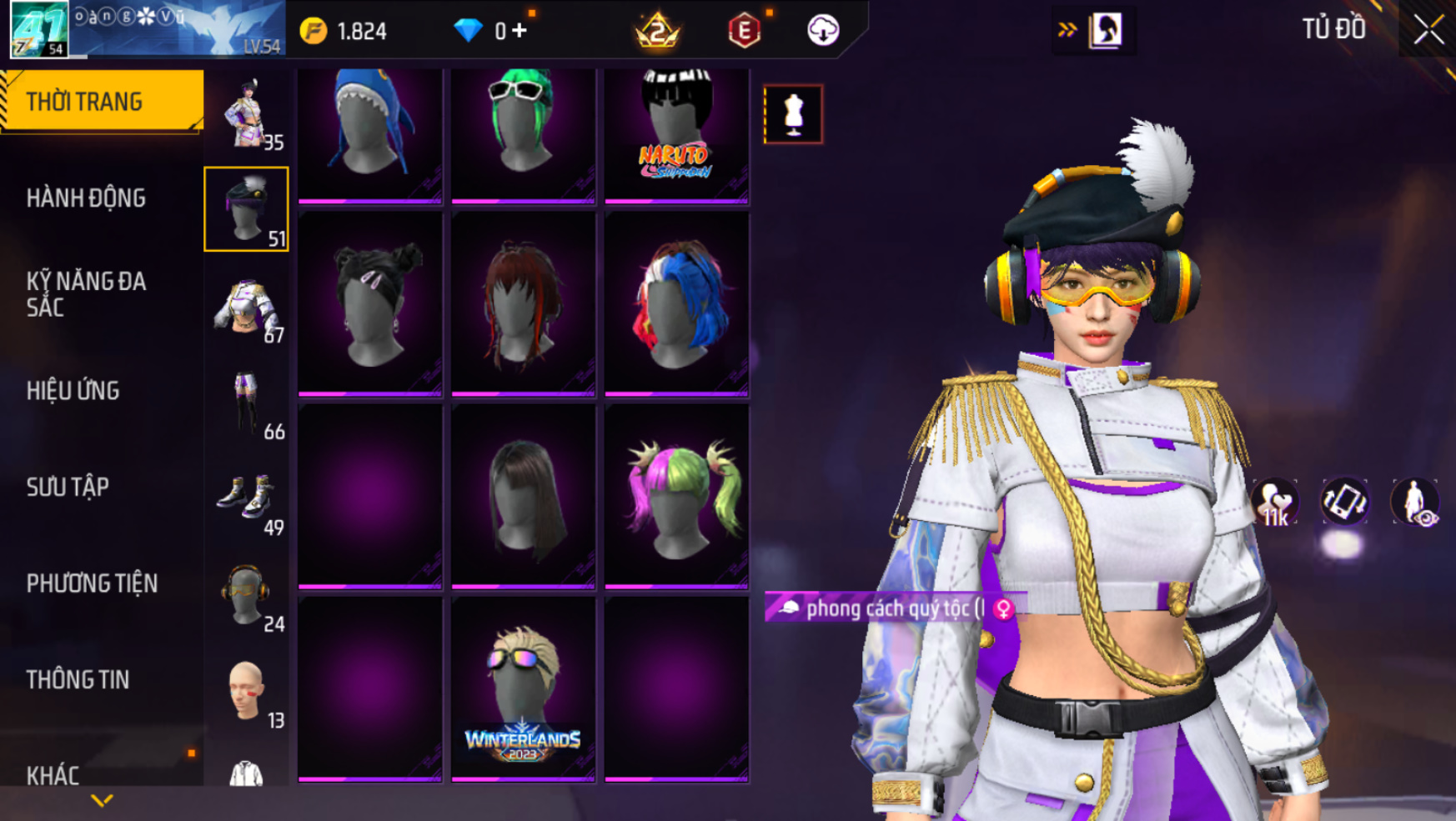The height and width of the screenshot is (821, 1456).
Task: Select the Hiệu Ứng menu entry
Action: [x=73, y=390]
